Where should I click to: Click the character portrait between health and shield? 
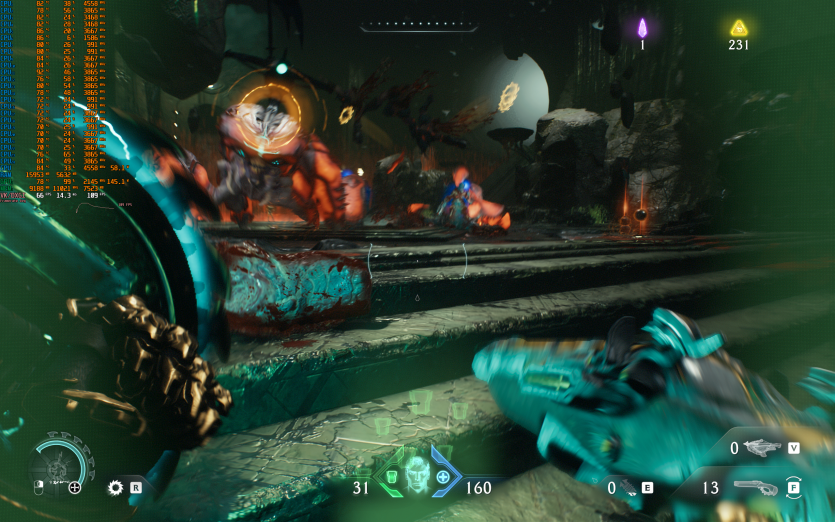coord(417,475)
